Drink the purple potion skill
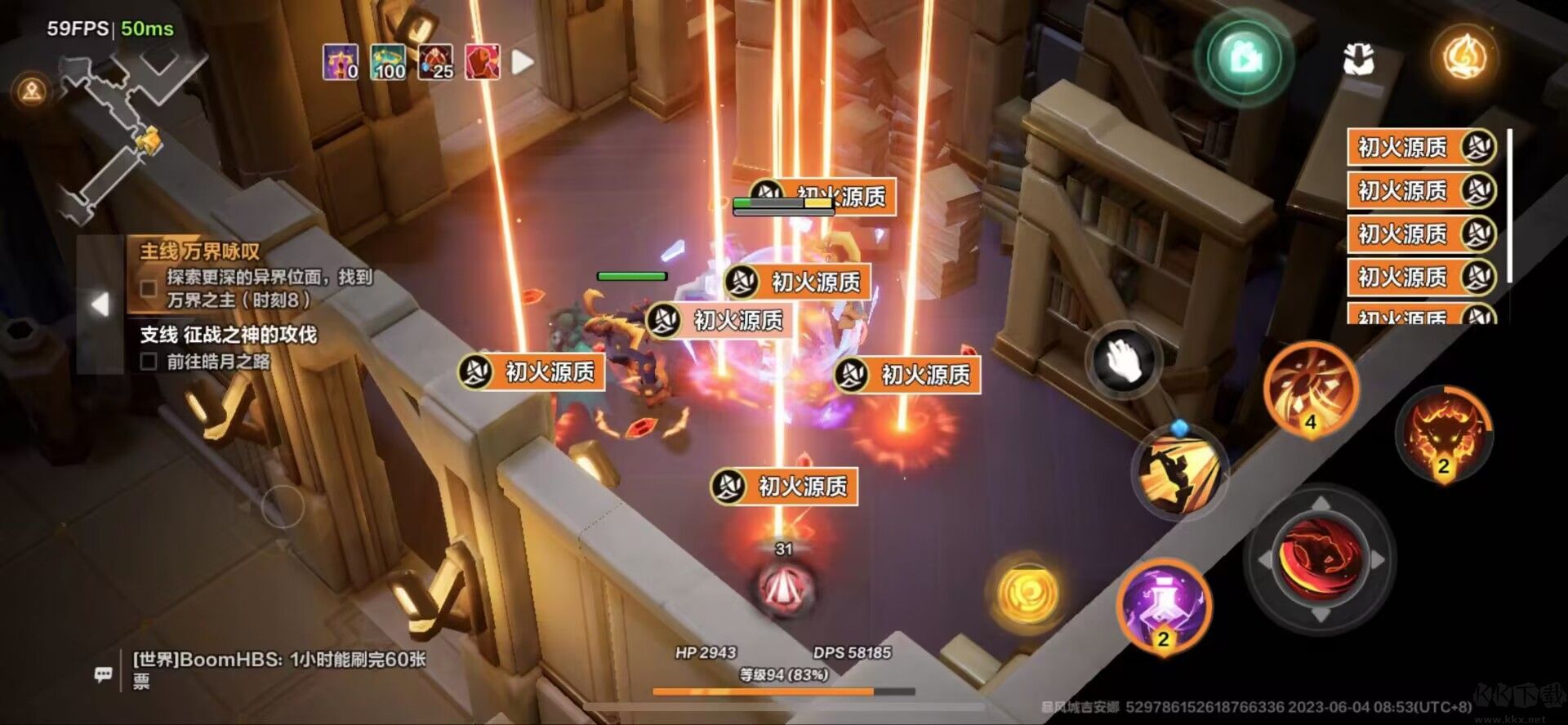 [1164, 606]
